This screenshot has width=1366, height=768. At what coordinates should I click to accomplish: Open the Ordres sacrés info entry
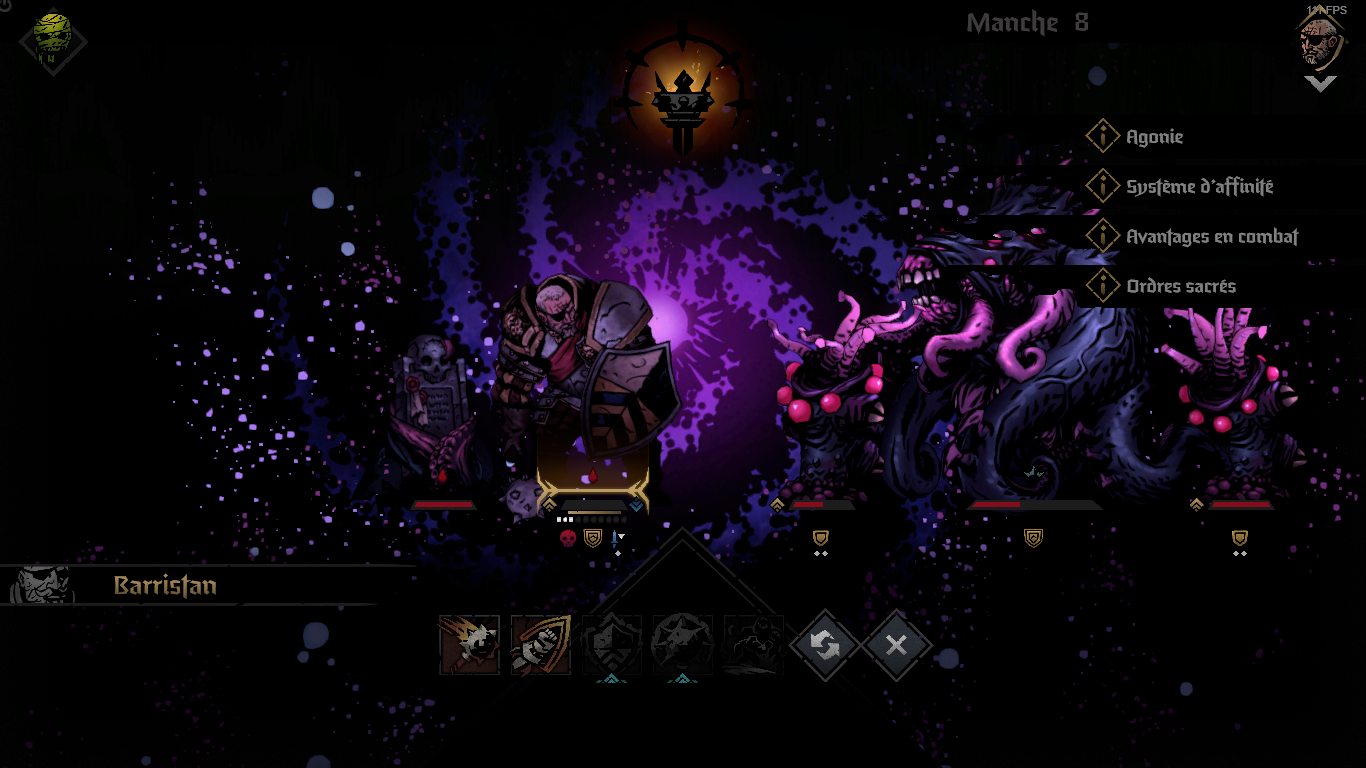point(1180,286)
